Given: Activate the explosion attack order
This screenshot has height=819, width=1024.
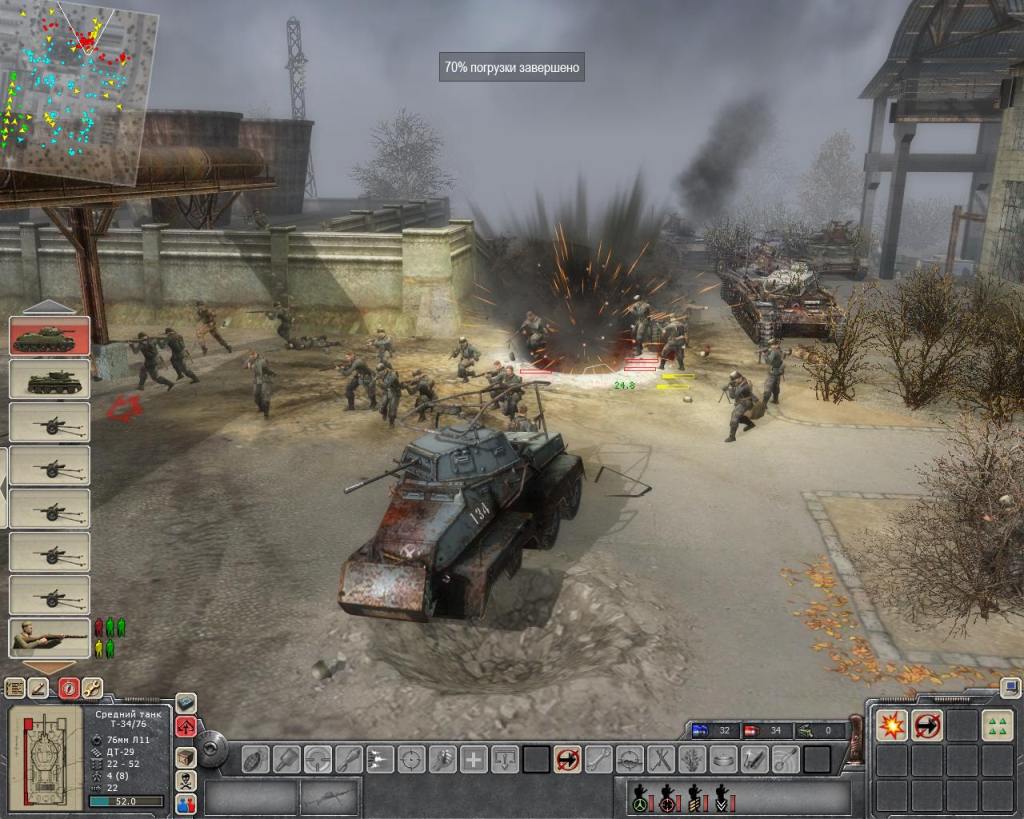Looking at the screenshot, I should (891, 725).
